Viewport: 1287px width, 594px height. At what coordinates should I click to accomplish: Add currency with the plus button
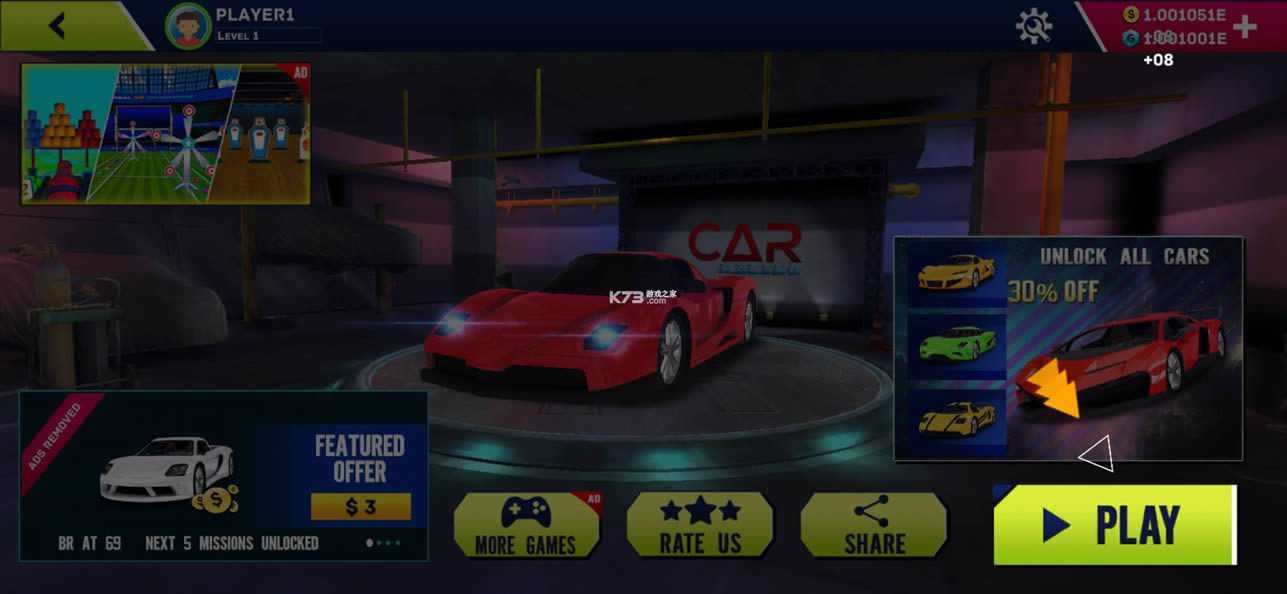coord(1245,27)
